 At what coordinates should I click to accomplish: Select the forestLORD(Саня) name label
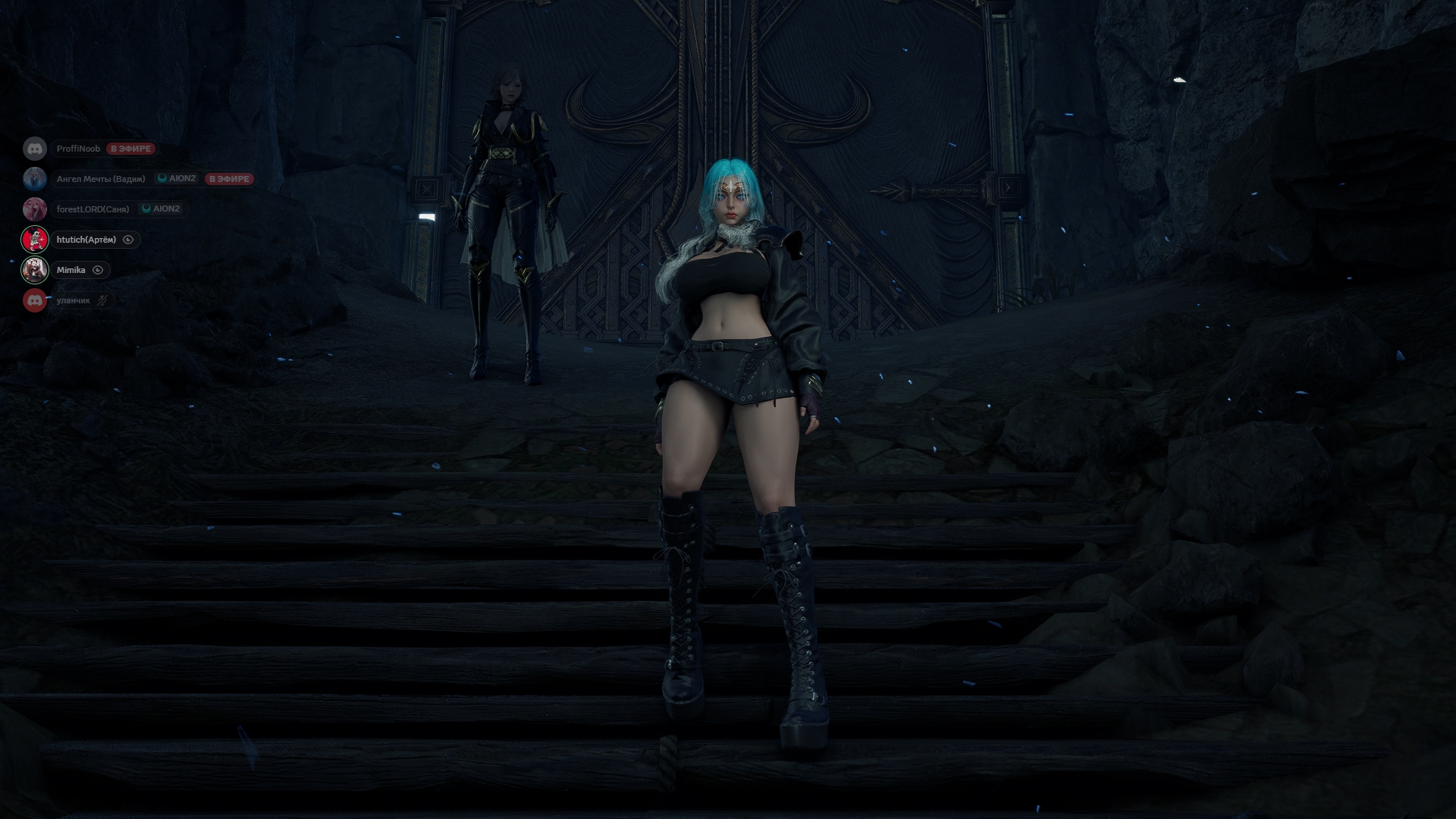click(x=93, y=209)
